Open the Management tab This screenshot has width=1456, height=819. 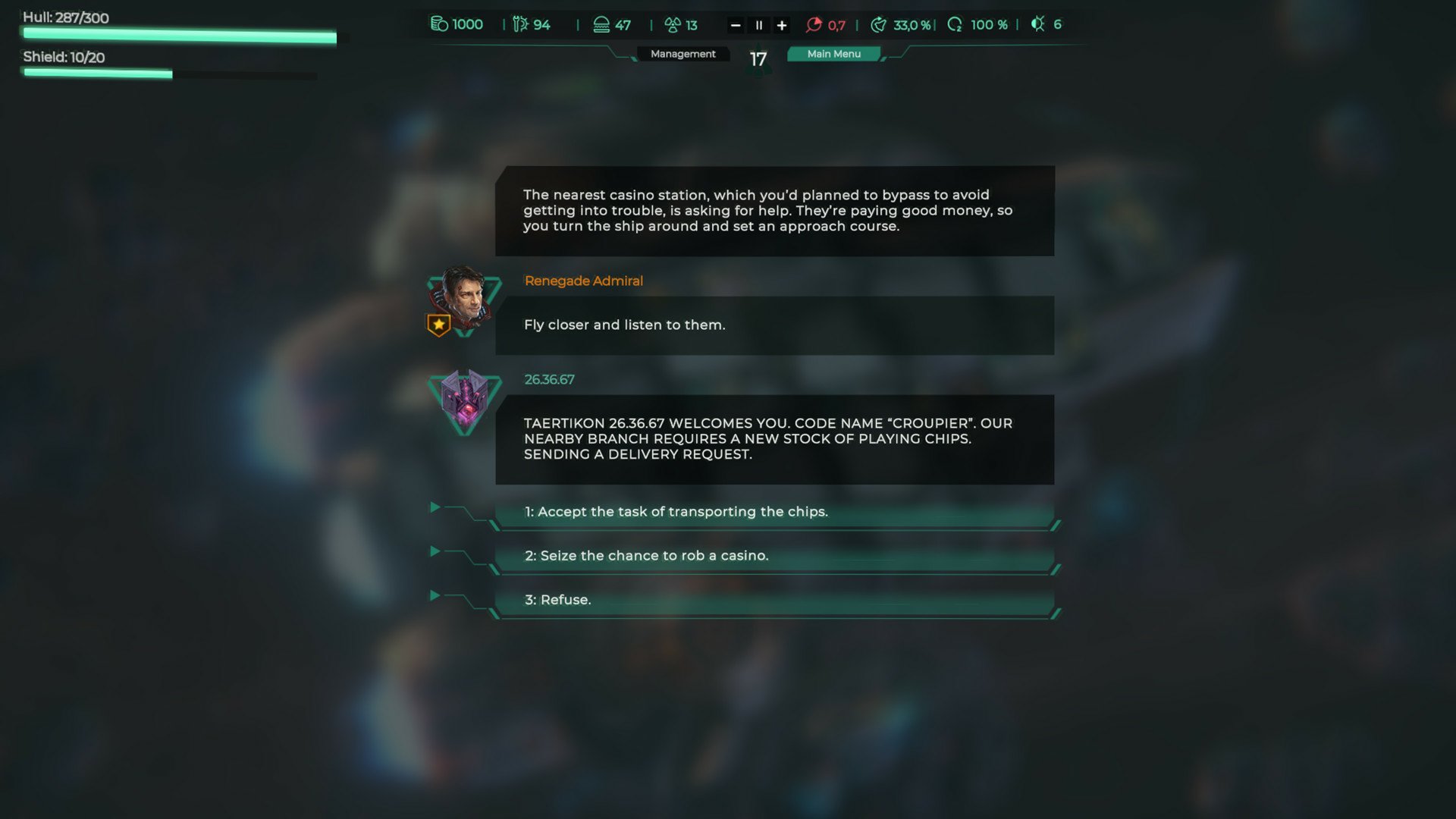682,53
